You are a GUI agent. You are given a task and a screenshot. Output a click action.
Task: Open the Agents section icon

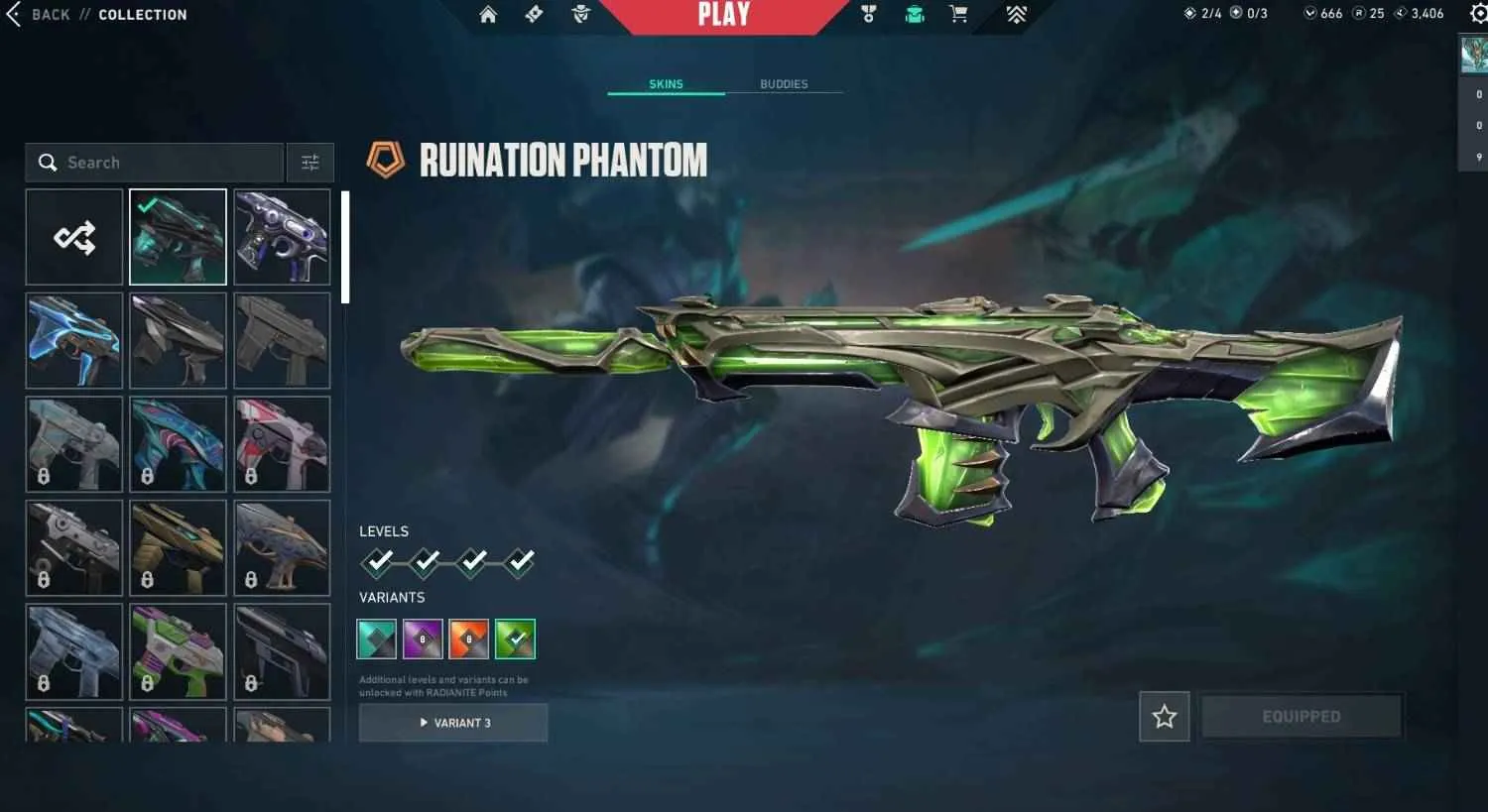point(580,14)
